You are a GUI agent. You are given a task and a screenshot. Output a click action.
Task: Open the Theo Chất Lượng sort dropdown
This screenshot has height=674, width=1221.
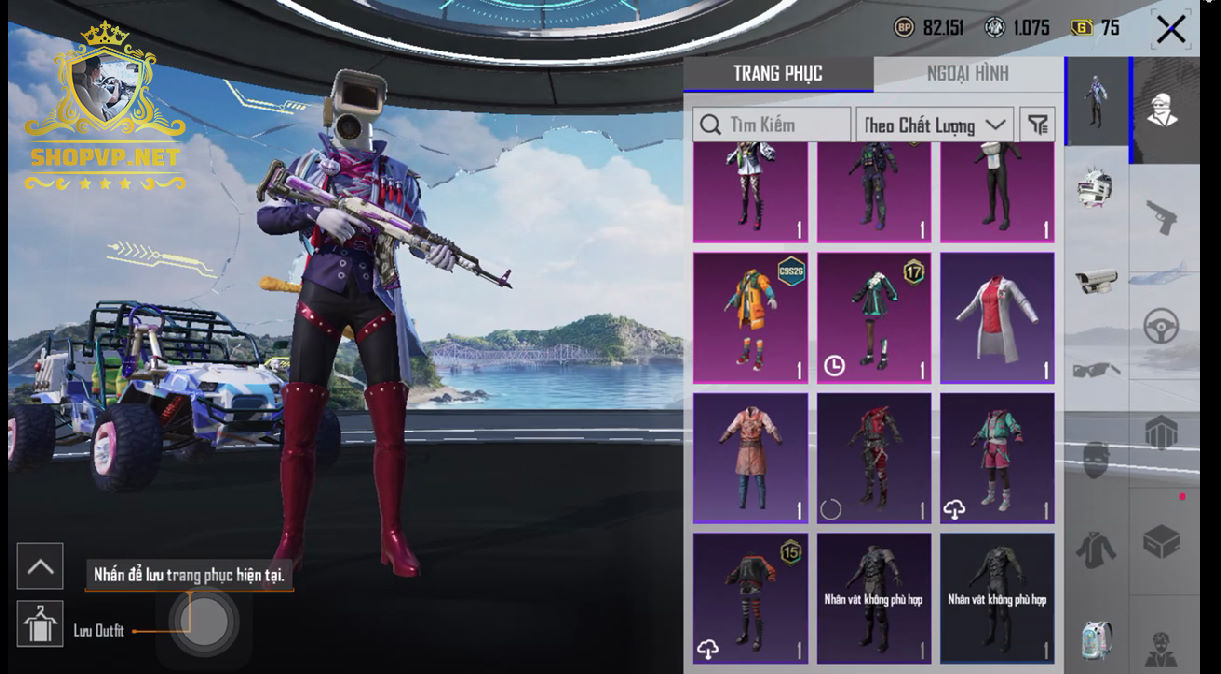934,125
